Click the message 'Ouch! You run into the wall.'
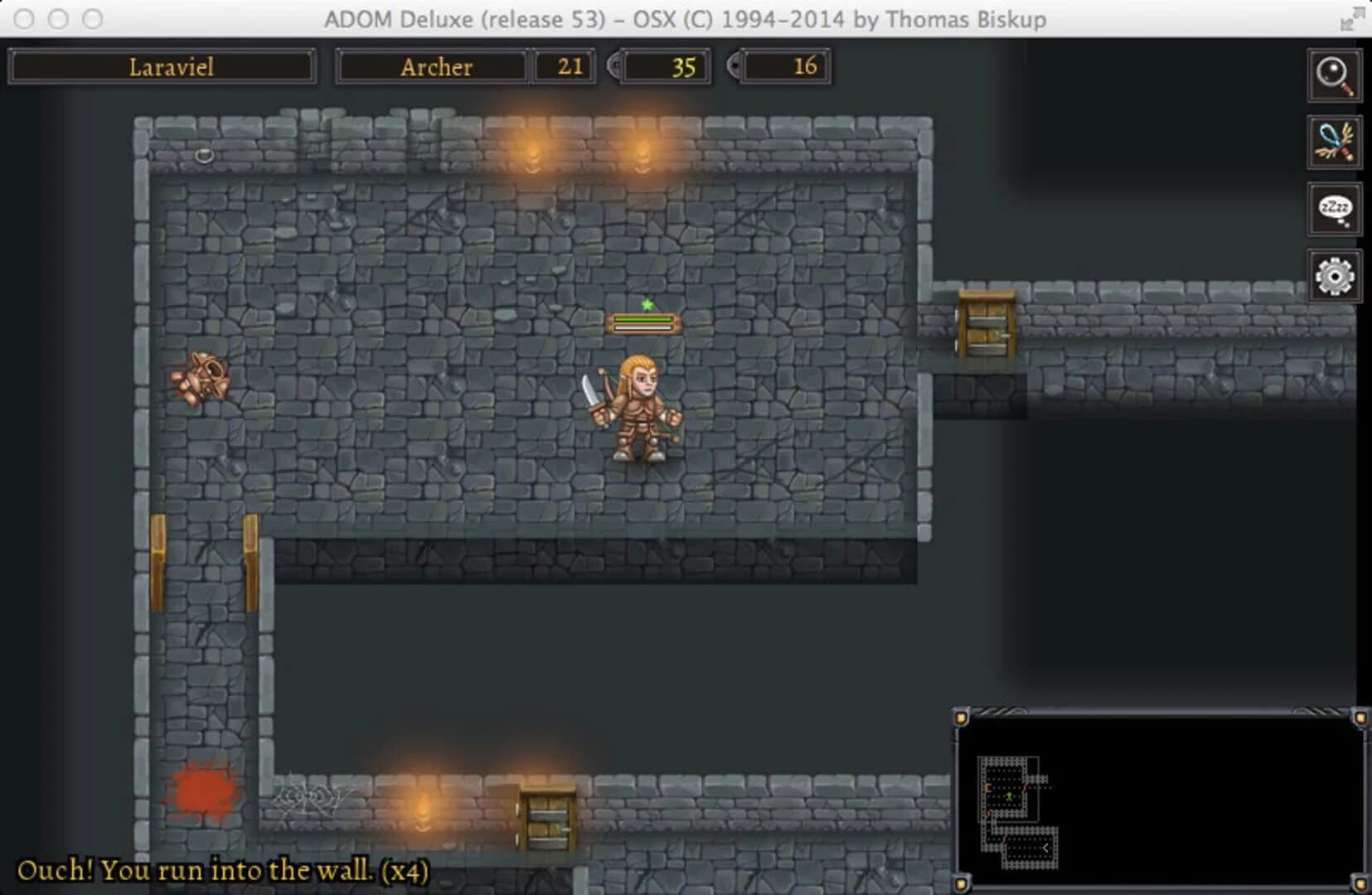 224,871
